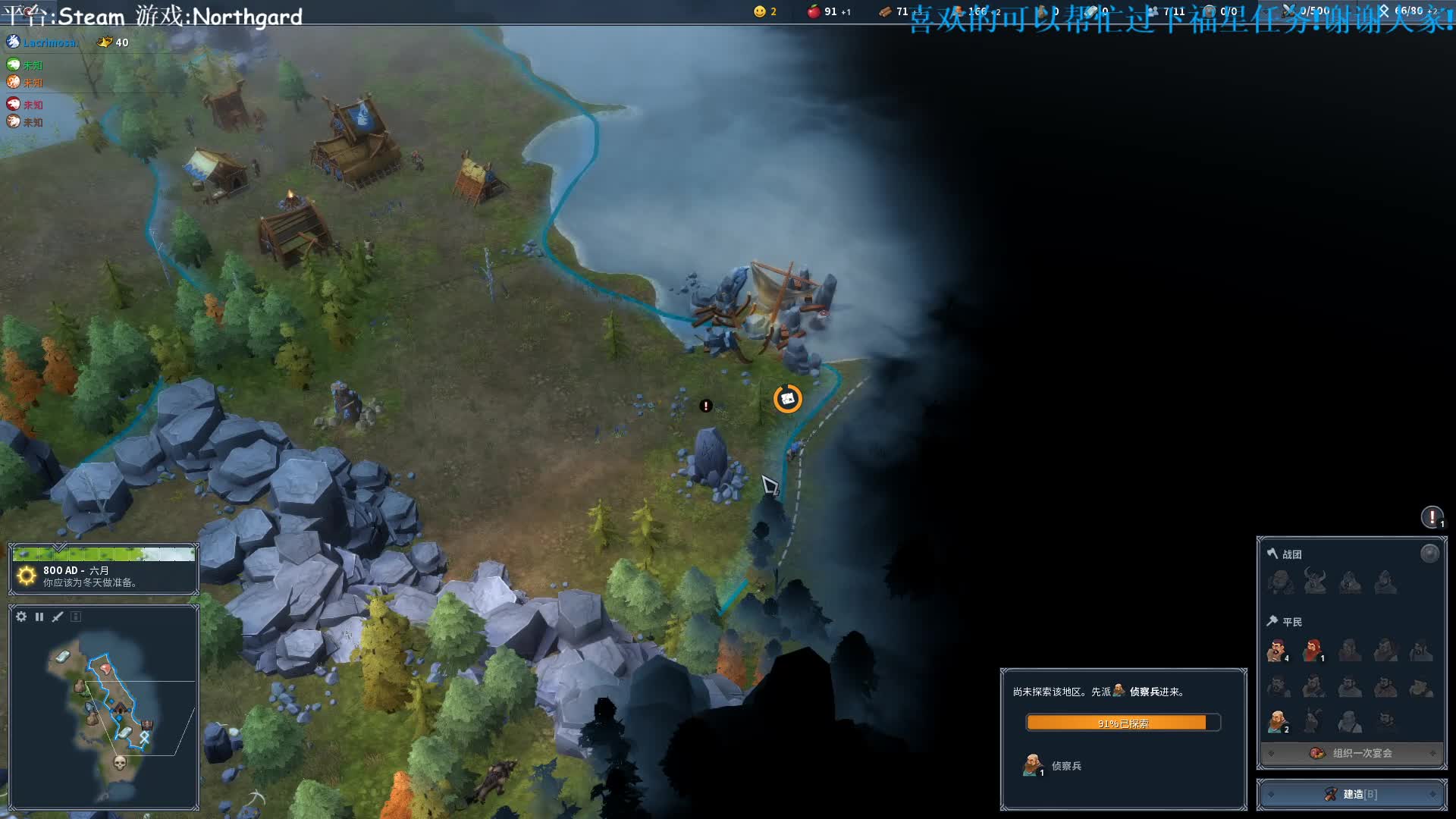Image resolution: width=1456 pixels, height=819 pixels.
Task: Click the skull marker on the minimap
Action: (x=119, y=762)
